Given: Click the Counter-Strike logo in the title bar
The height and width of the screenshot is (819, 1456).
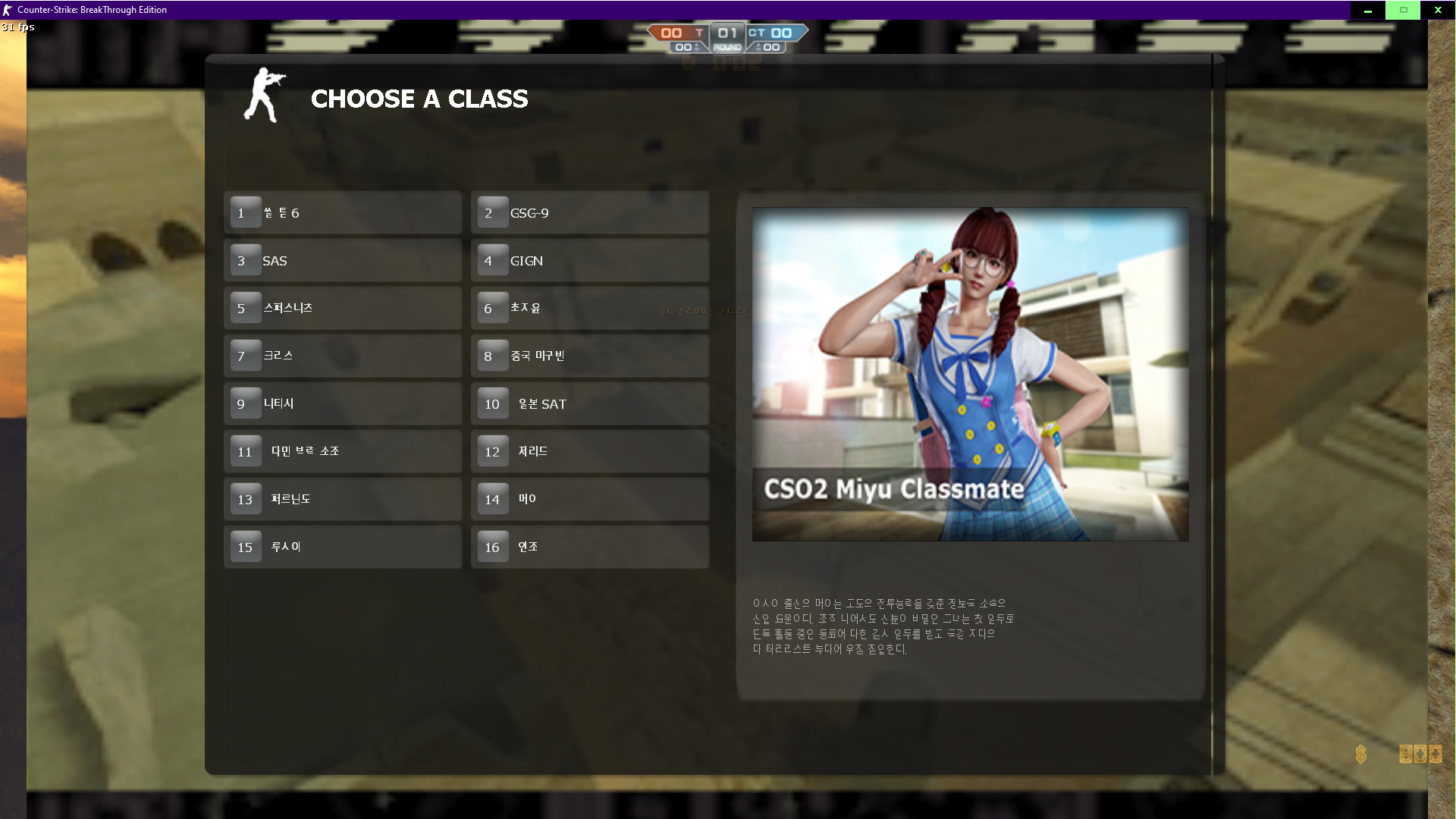Looking at the screenshot, I should [9, 10].
